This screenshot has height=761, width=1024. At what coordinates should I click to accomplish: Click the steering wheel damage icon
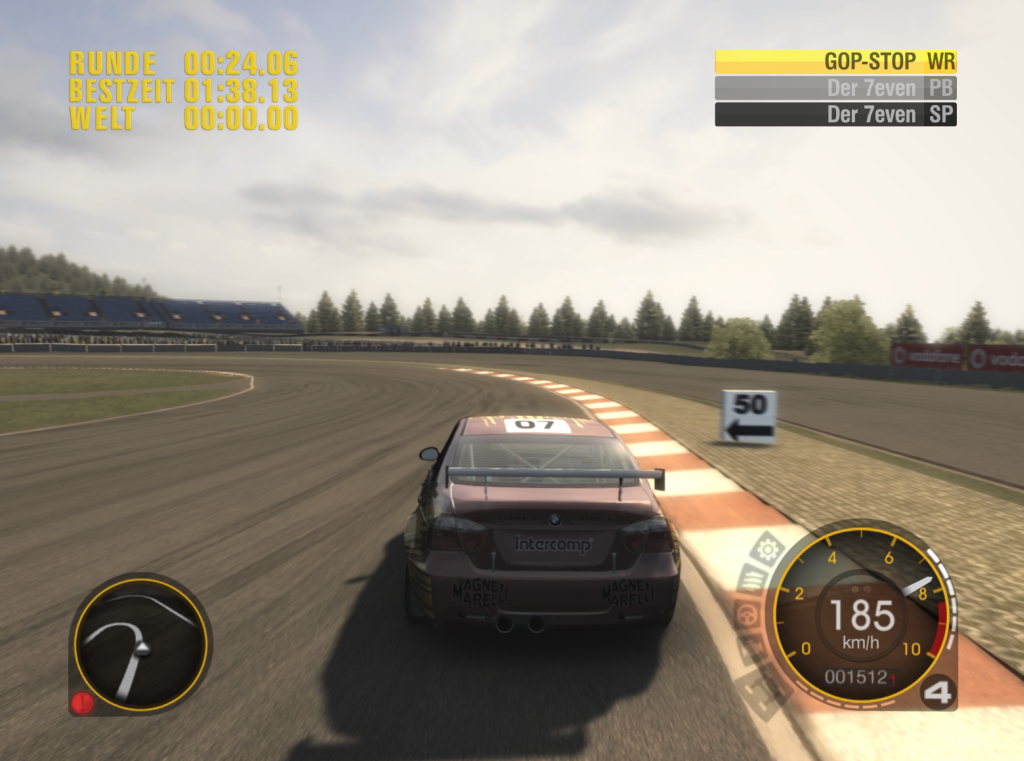point(745,613)
